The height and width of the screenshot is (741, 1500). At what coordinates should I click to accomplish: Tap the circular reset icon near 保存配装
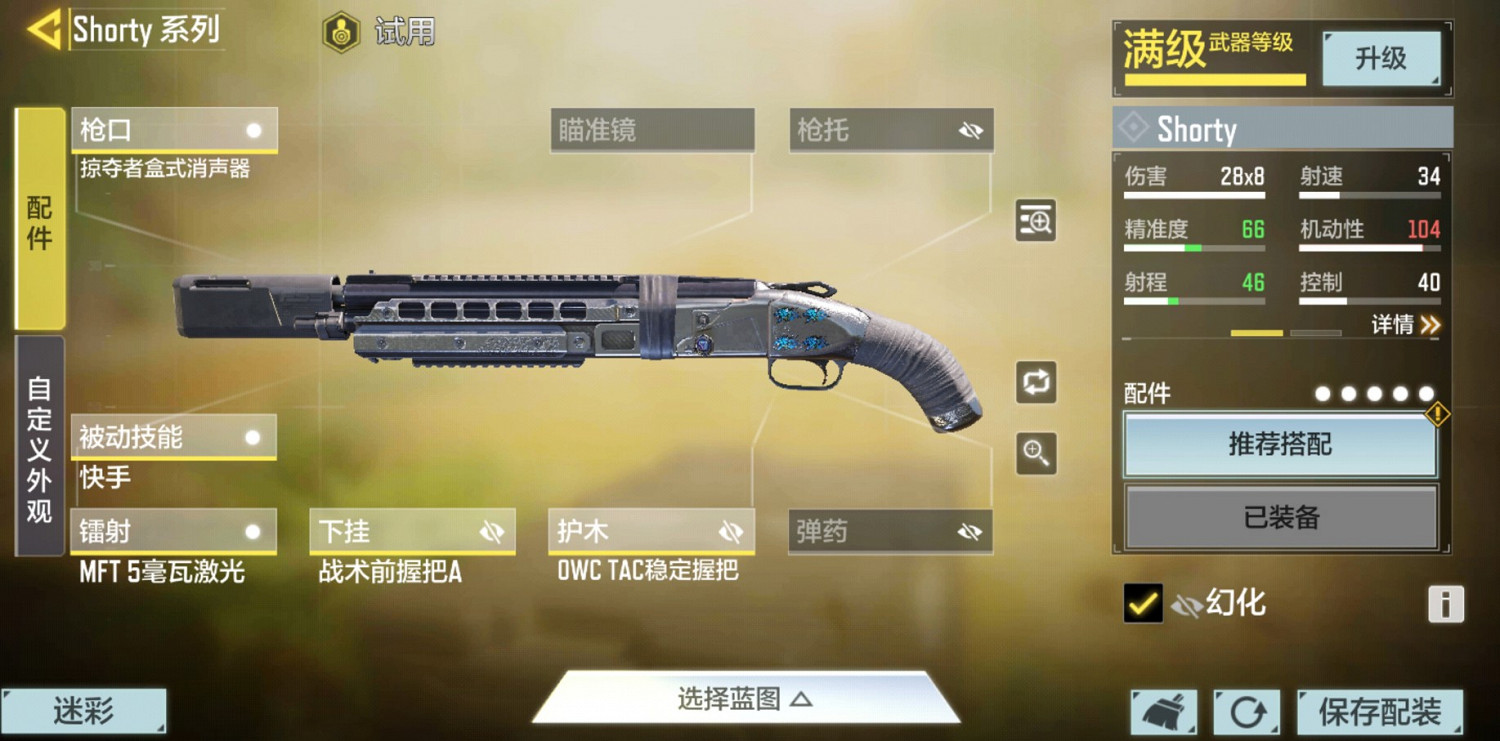(x=1245, y=711)
